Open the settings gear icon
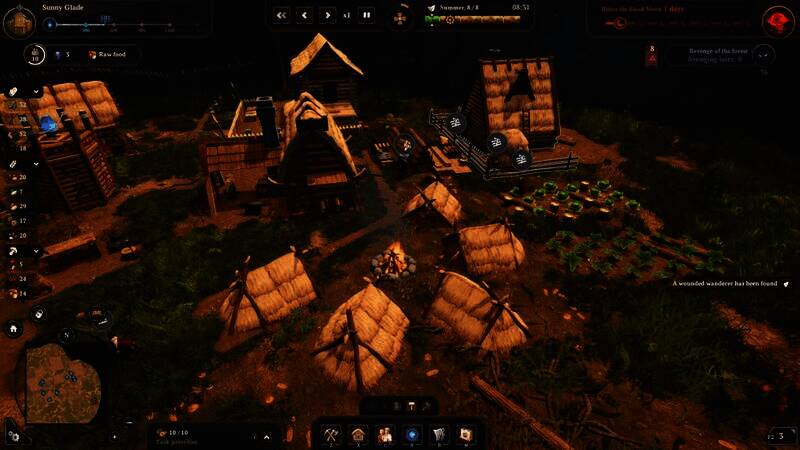 tap(12, 435)
